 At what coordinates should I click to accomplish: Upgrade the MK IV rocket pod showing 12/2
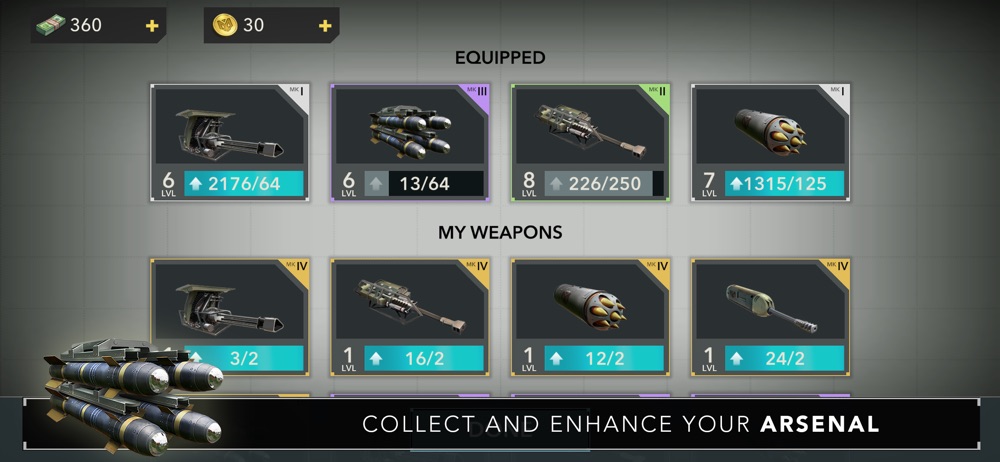pyautogui.click(x=604, y=358)
